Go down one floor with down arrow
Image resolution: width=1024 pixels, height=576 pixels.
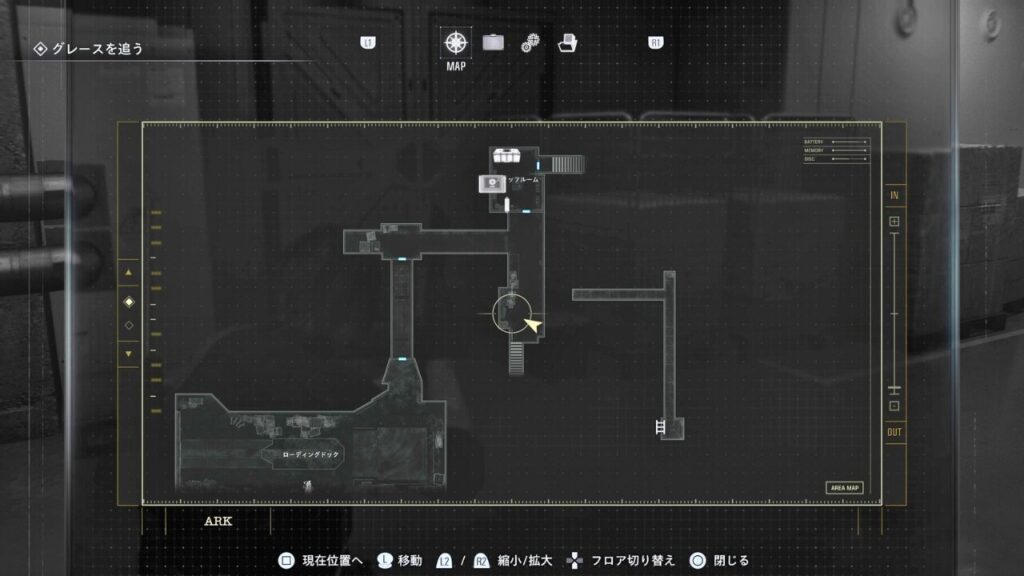[x=128, y=353]
